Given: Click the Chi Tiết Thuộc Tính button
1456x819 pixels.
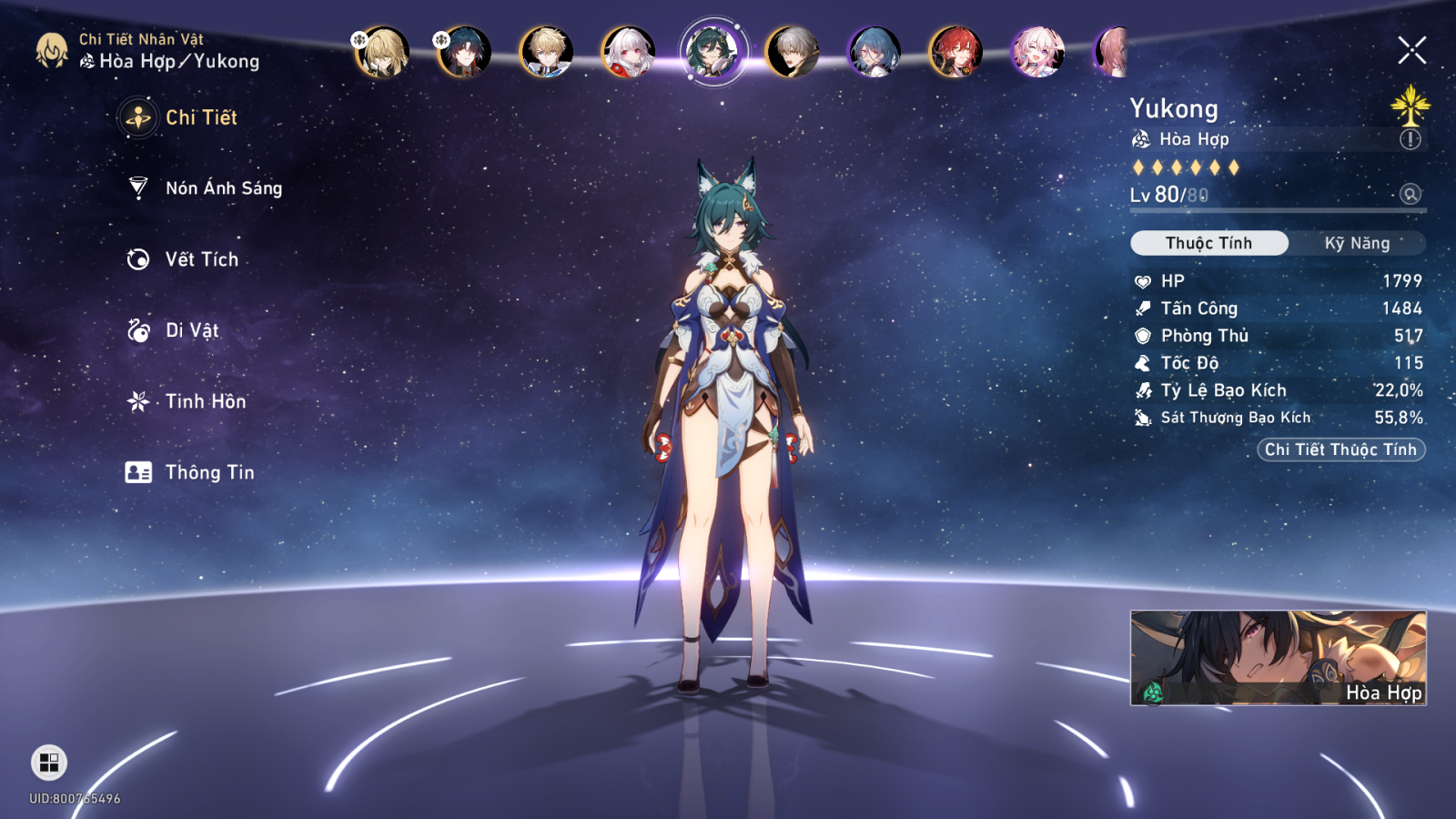Looking at the screenshot, I should 1340,450.
